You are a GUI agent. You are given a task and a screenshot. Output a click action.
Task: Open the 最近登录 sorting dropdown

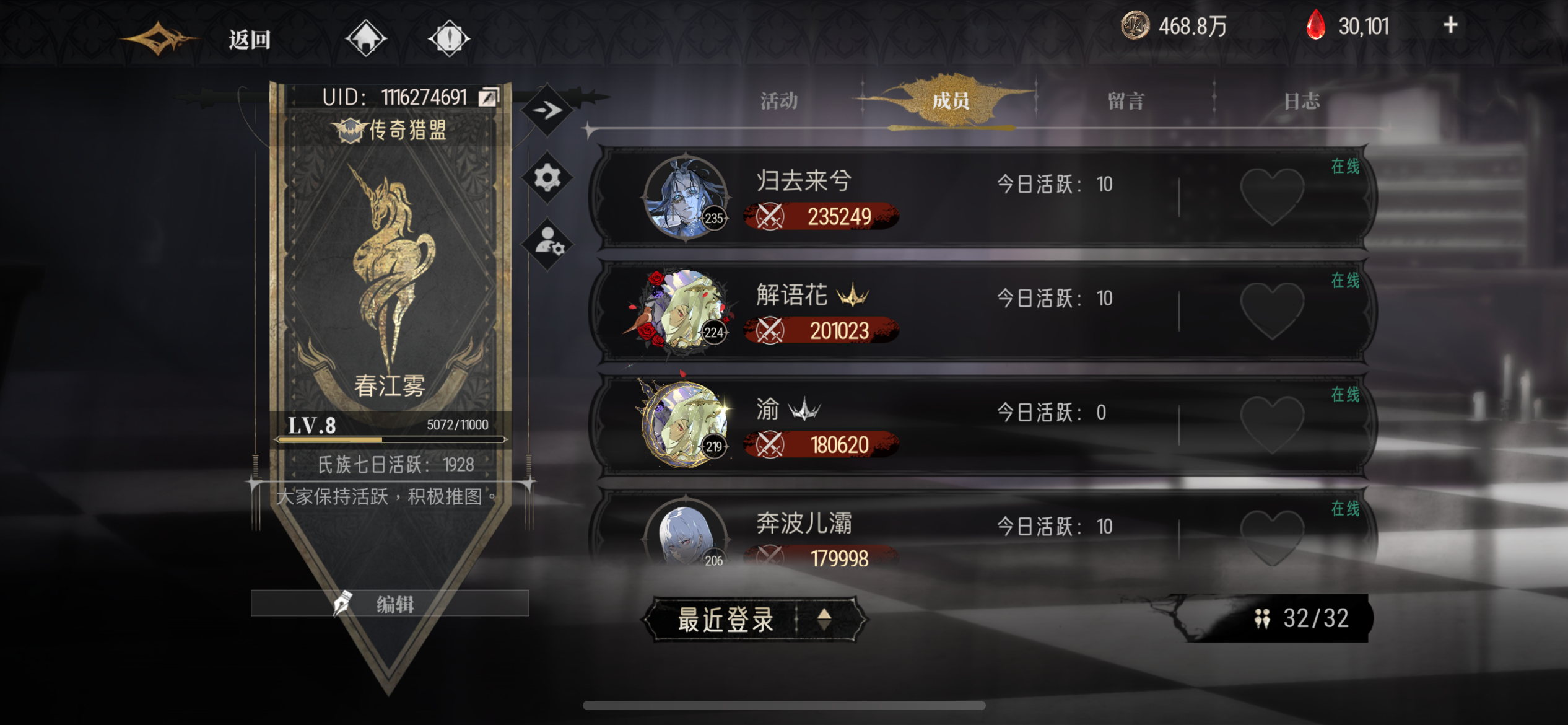point(726,618)
